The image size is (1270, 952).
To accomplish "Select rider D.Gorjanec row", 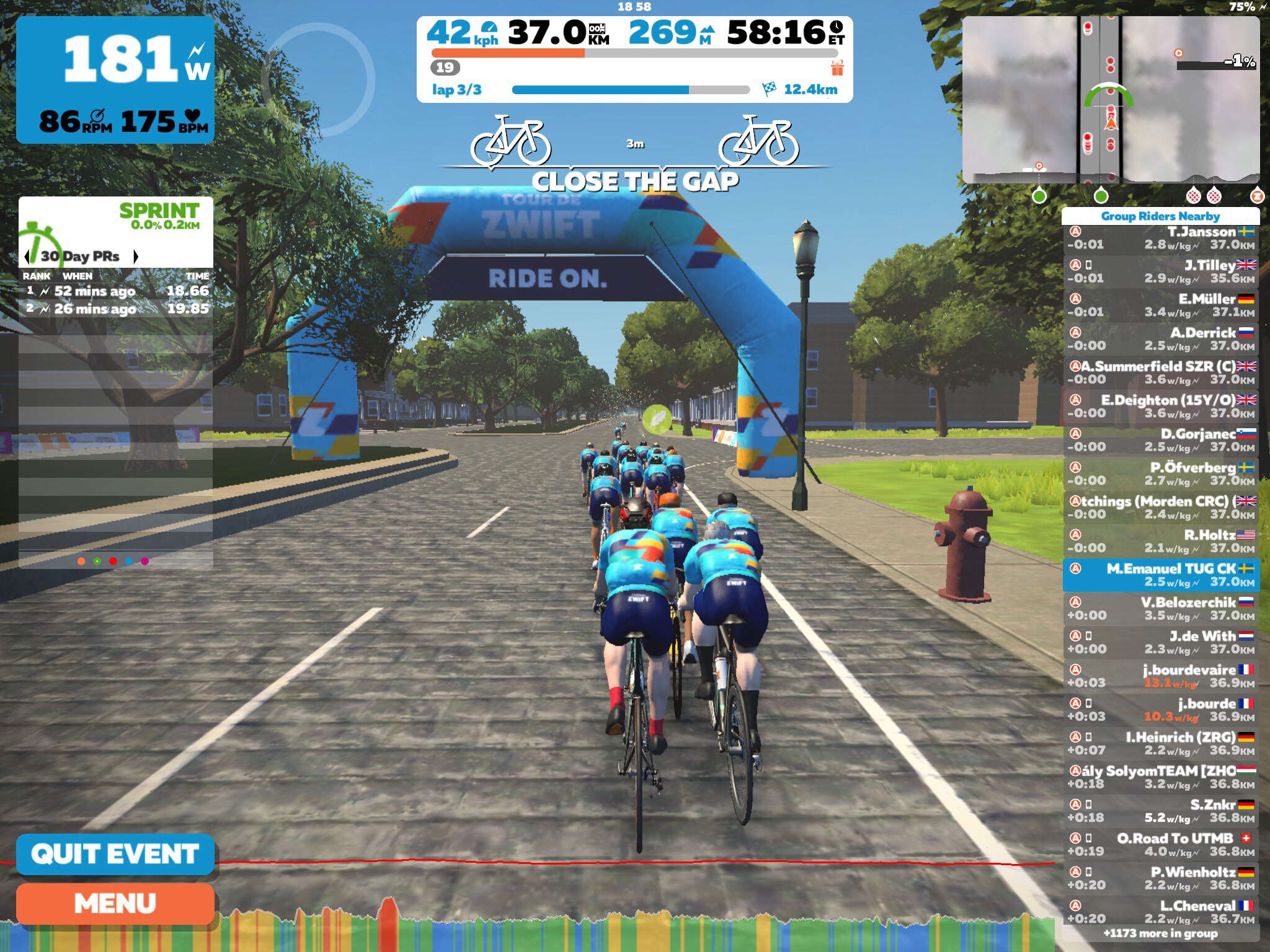I will pyautogui.click(x=1160, y=441).
